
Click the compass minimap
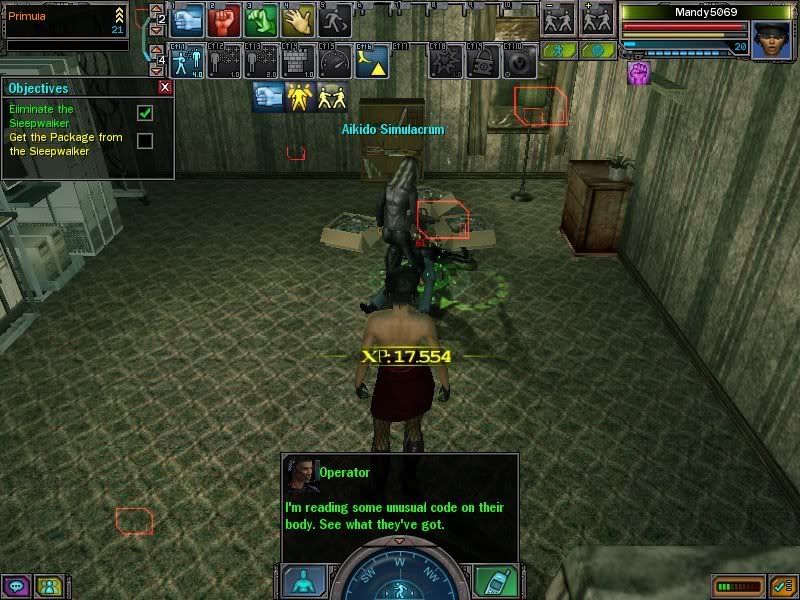[397, 575]
